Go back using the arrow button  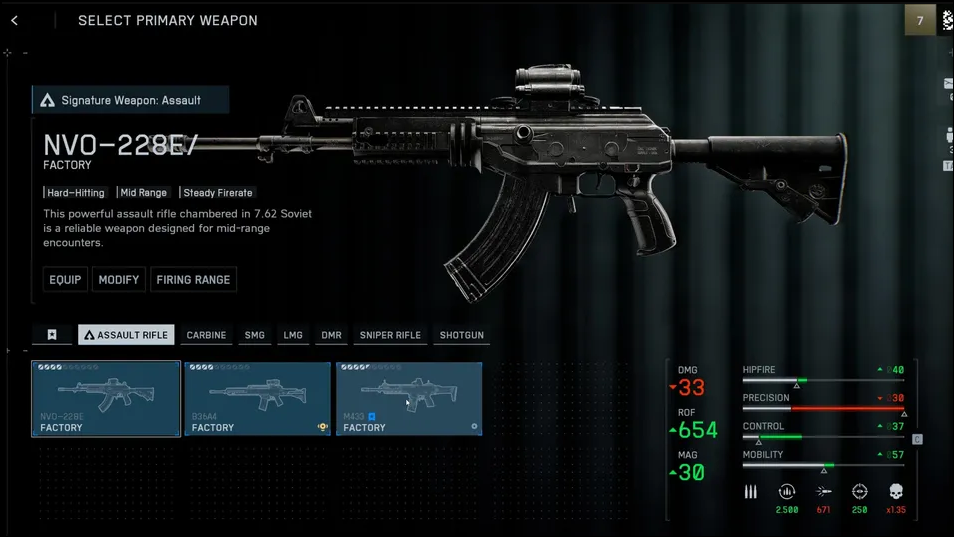click(15, 20)
